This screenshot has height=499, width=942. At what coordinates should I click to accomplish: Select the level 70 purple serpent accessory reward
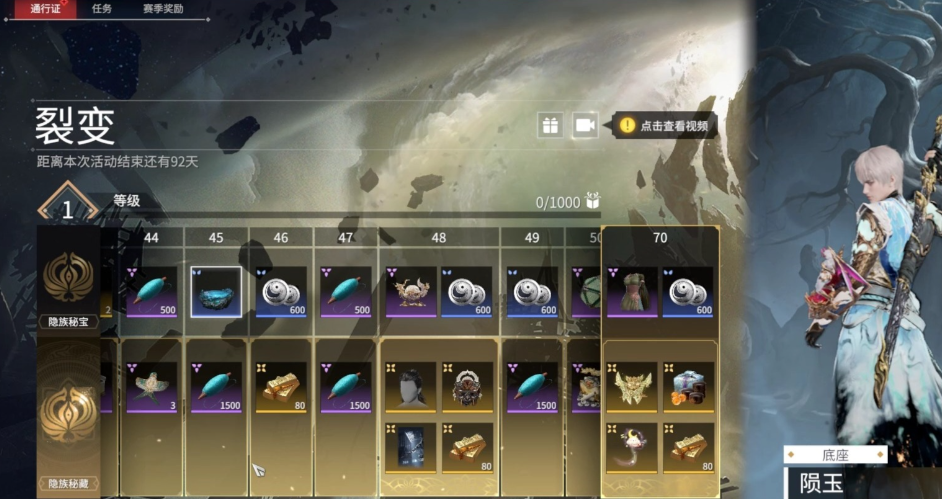click(x=632, y=448)
